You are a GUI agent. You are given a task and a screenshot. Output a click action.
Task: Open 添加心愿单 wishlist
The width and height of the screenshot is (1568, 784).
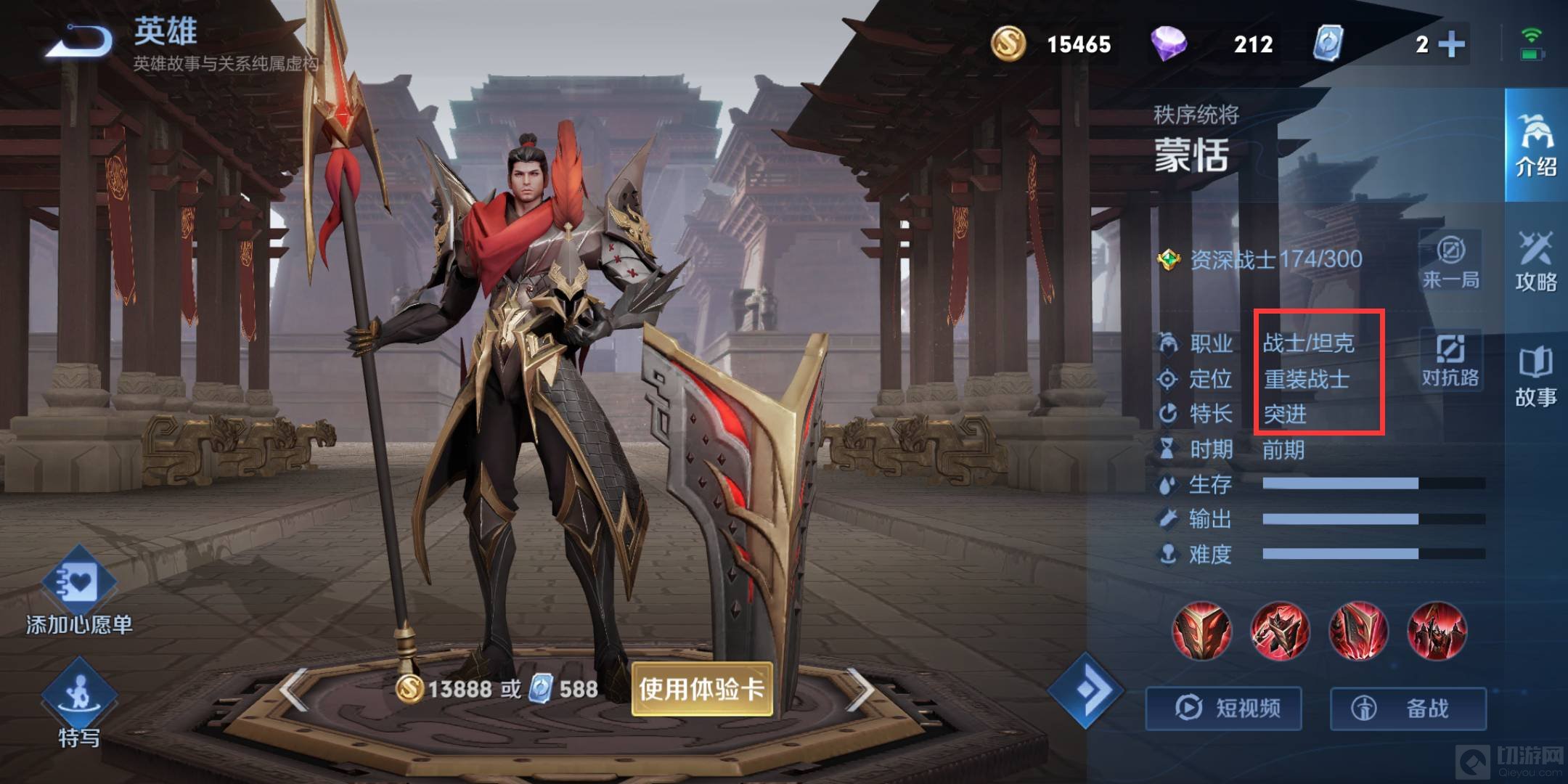pos(79,592)
